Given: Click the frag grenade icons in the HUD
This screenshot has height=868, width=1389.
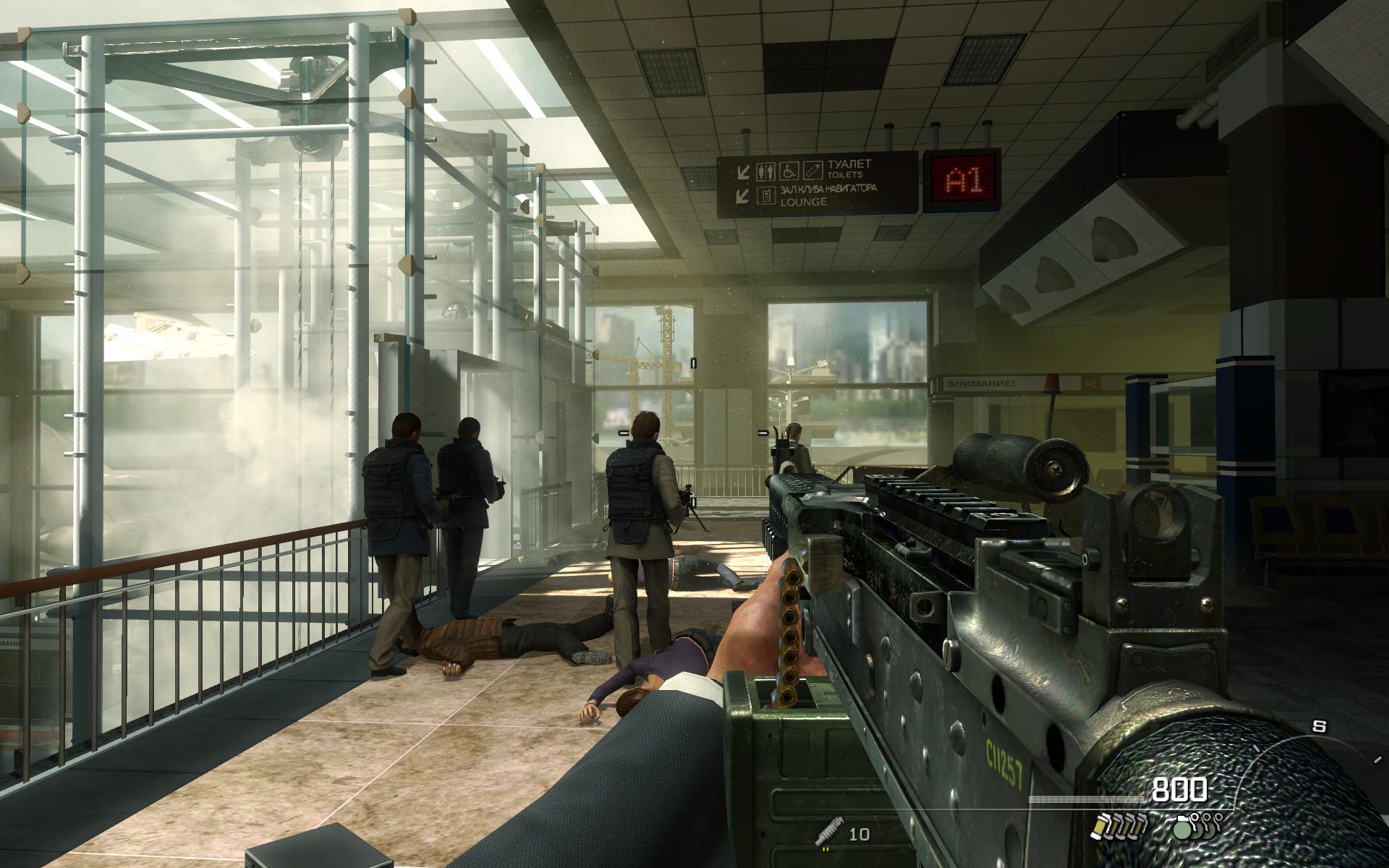Looking at the screenshot, I should point(1197,827).
